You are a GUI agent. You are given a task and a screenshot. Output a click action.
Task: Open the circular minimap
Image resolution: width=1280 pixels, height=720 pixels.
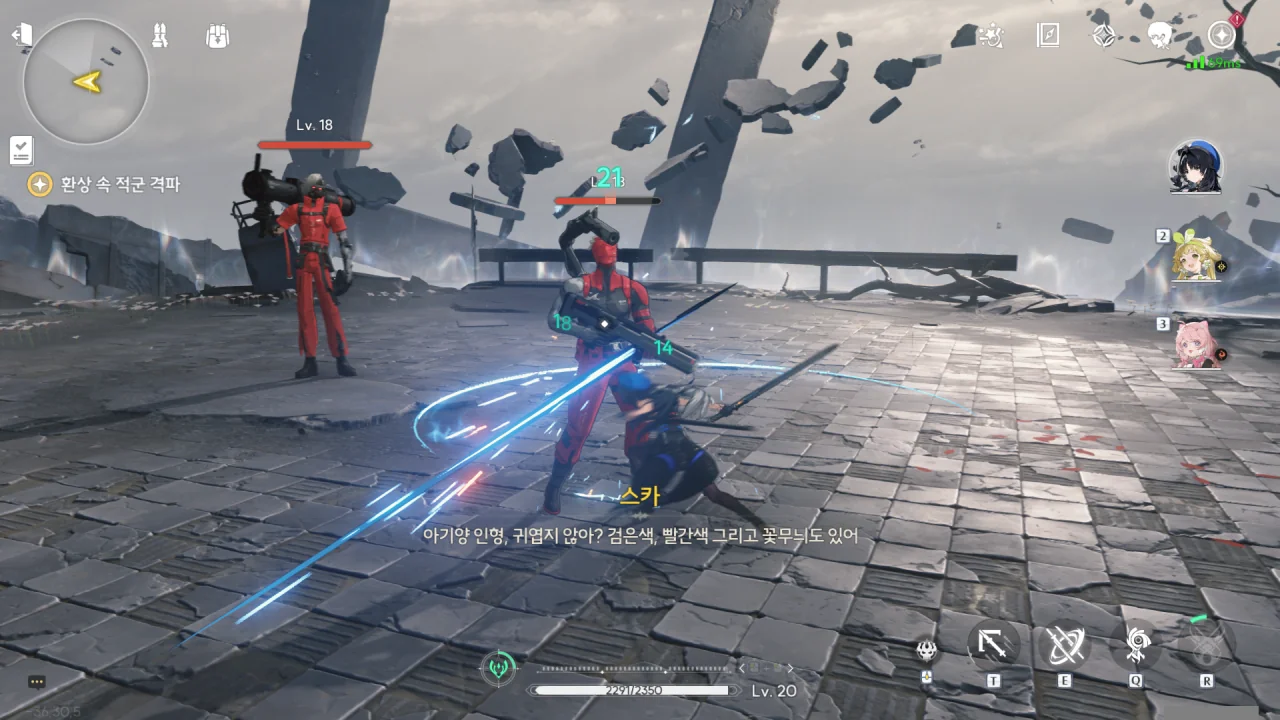point(86,81)
